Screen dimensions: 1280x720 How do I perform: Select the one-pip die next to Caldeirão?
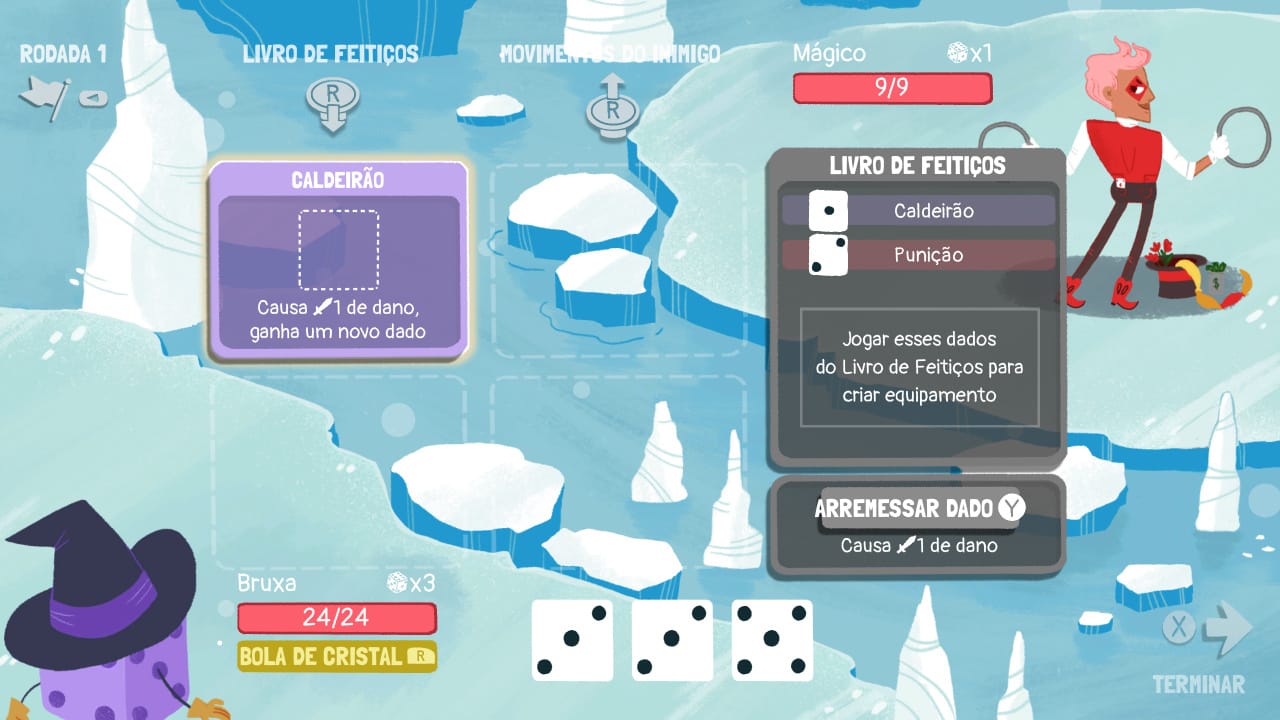(x=827, y=211)
